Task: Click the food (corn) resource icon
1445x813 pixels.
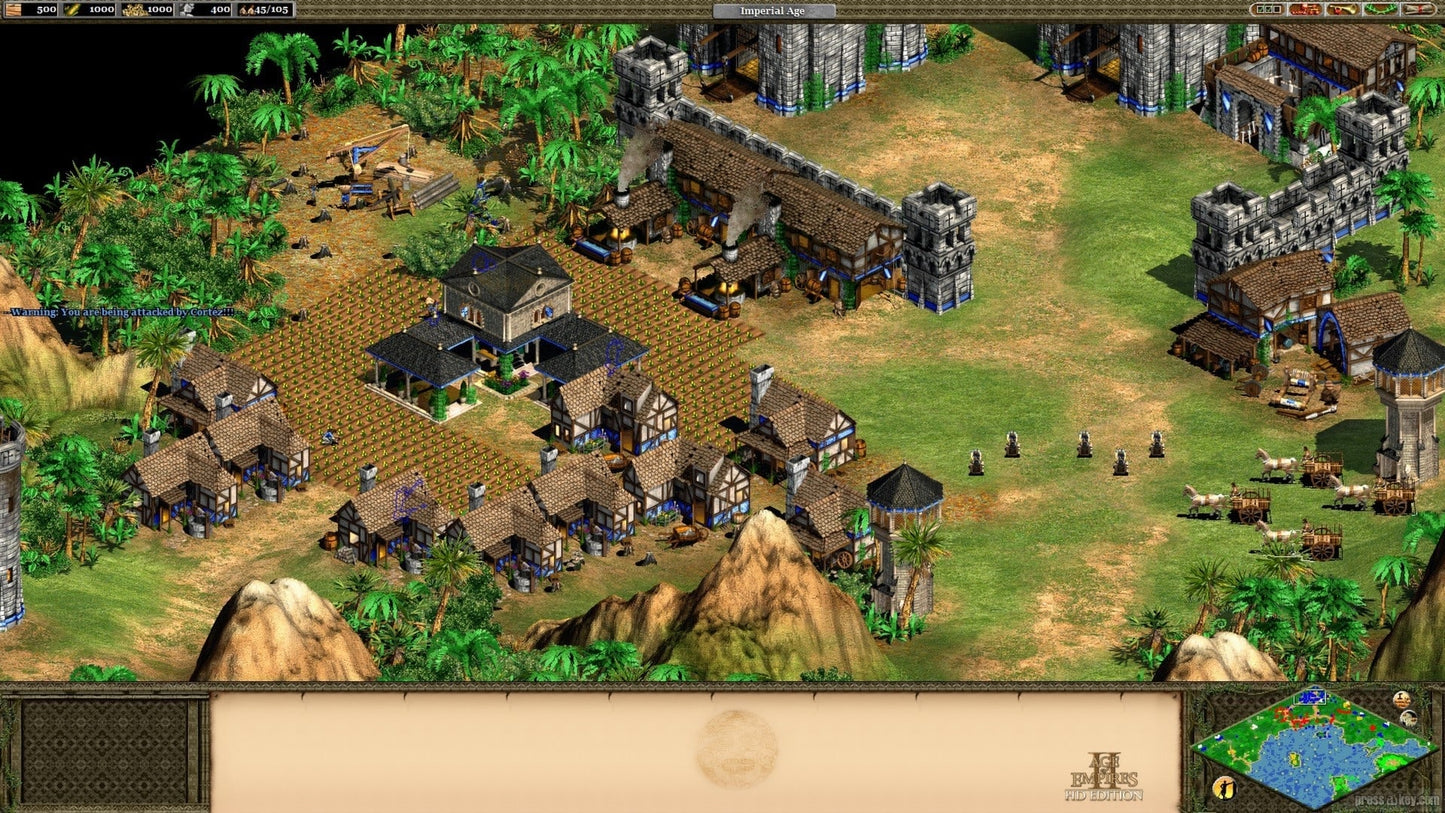Action: pyautogui.click(x=72, y=10)
